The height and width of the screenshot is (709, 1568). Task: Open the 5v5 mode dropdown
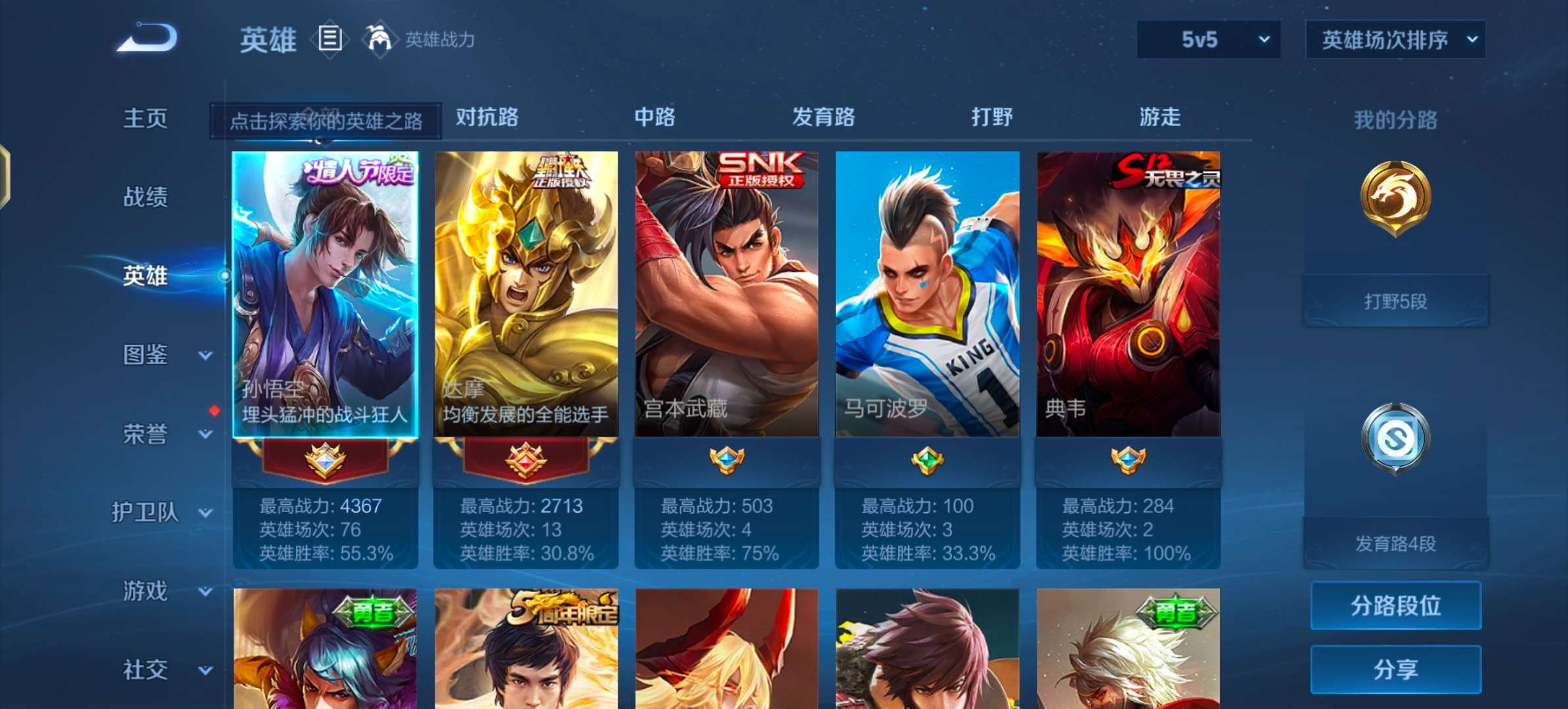pos(1207,39)
